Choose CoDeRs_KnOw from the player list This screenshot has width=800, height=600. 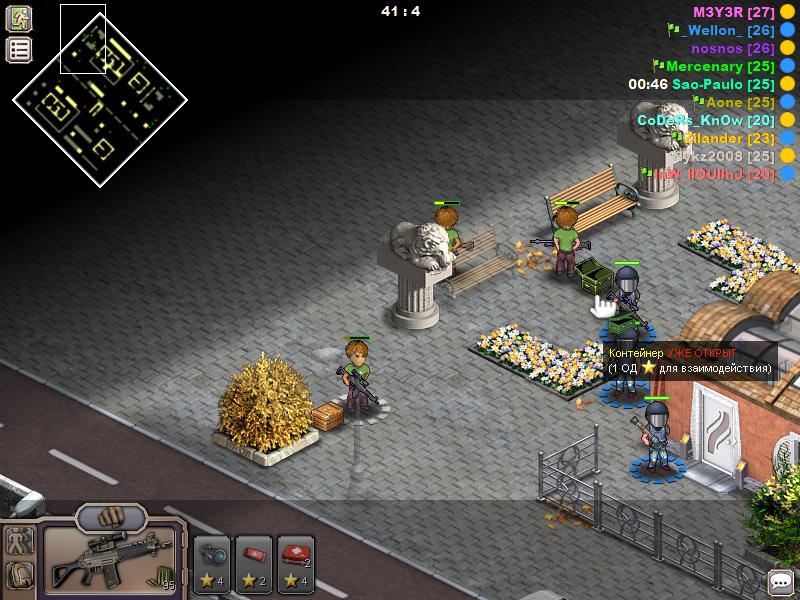(706, 120)
